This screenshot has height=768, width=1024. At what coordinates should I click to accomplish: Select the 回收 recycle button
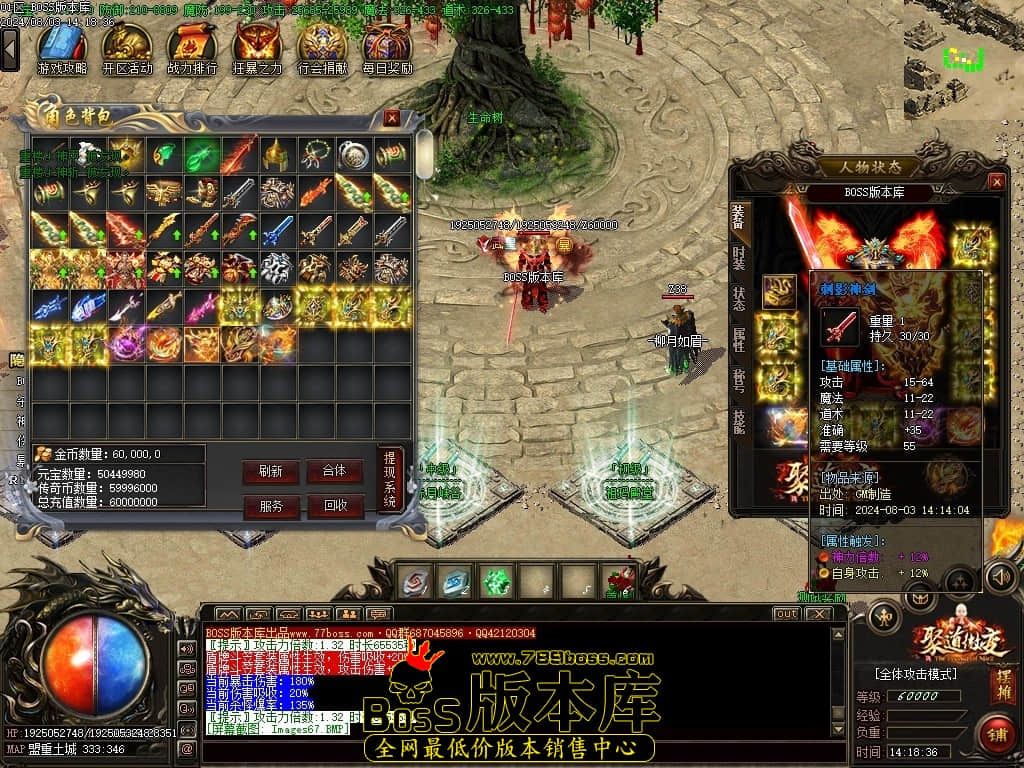pyautogui.click(x=334, y=506)
